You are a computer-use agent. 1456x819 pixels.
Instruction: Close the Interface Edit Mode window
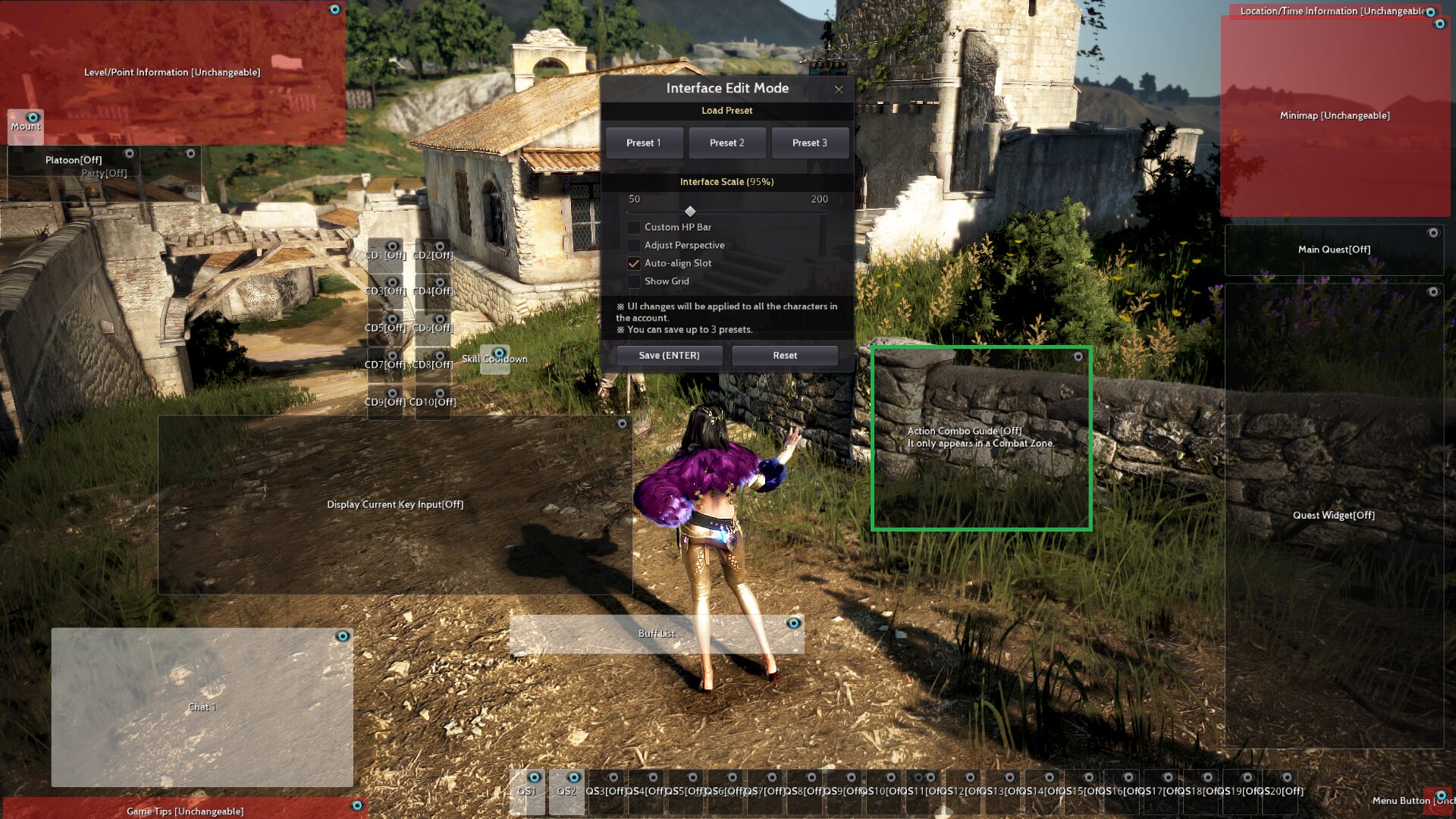click(x=838, y=89)
